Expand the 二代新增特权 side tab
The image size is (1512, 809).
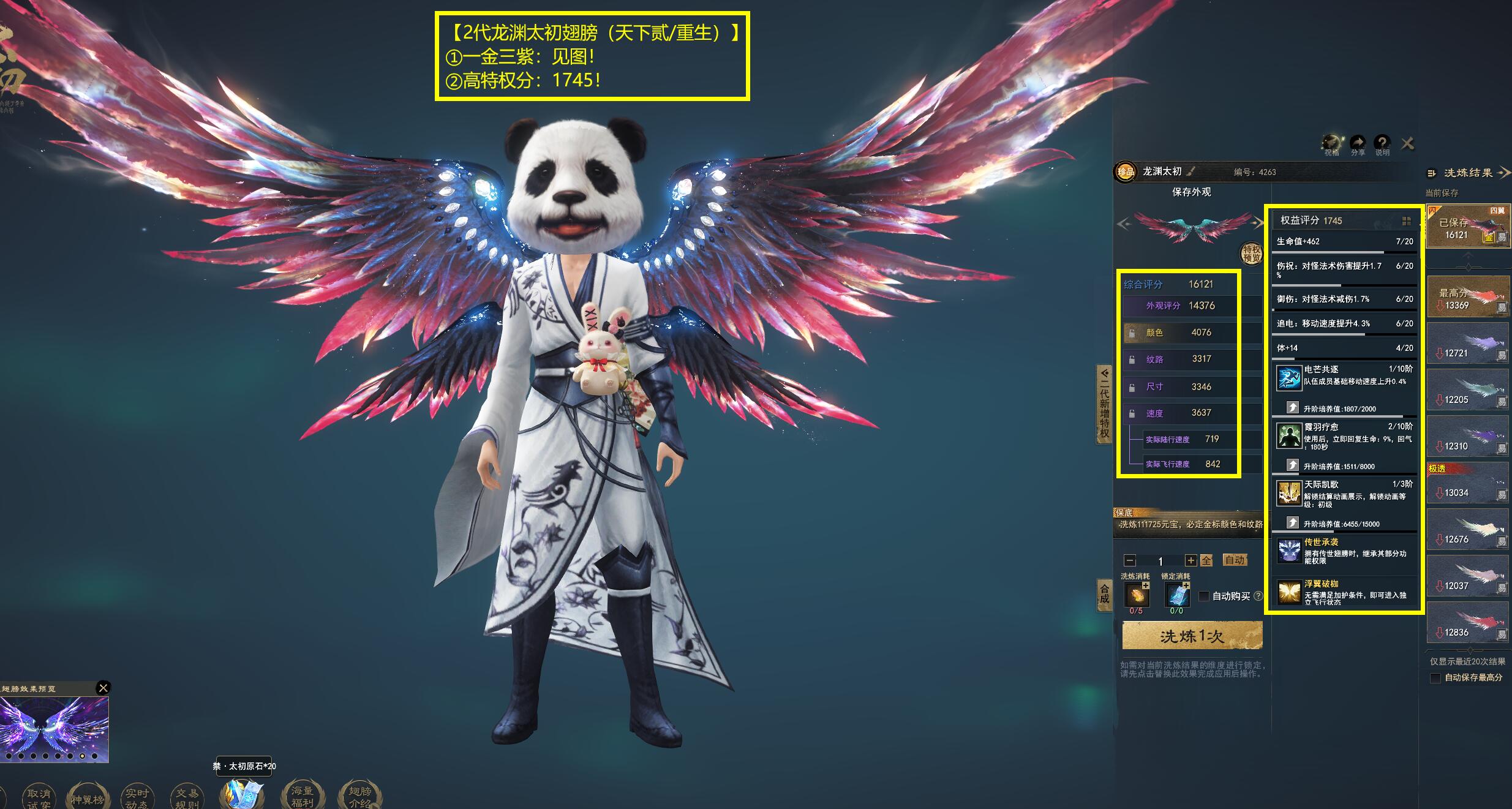(x=1104, y=404)
